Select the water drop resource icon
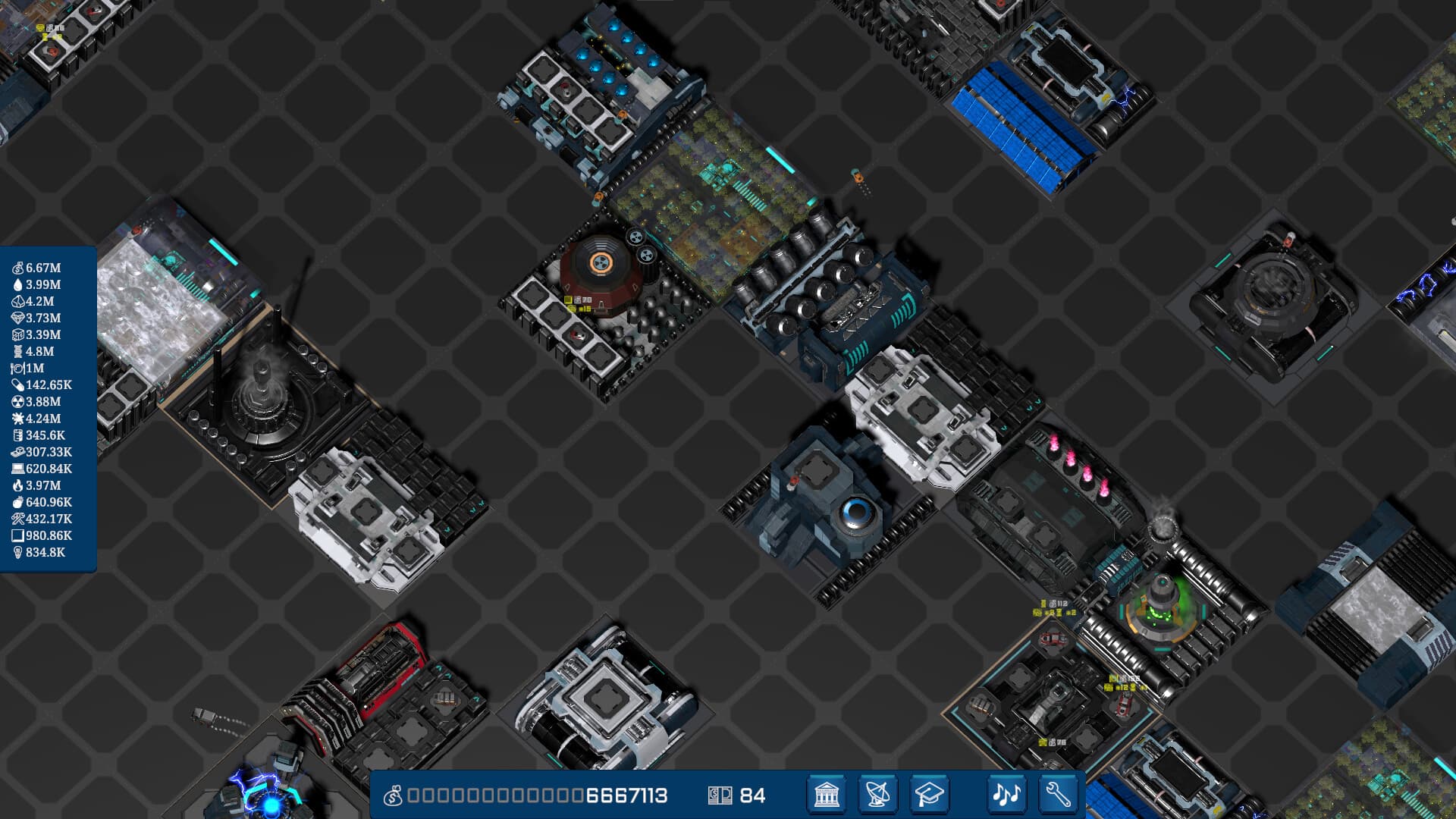 click(x=17, y=284)
